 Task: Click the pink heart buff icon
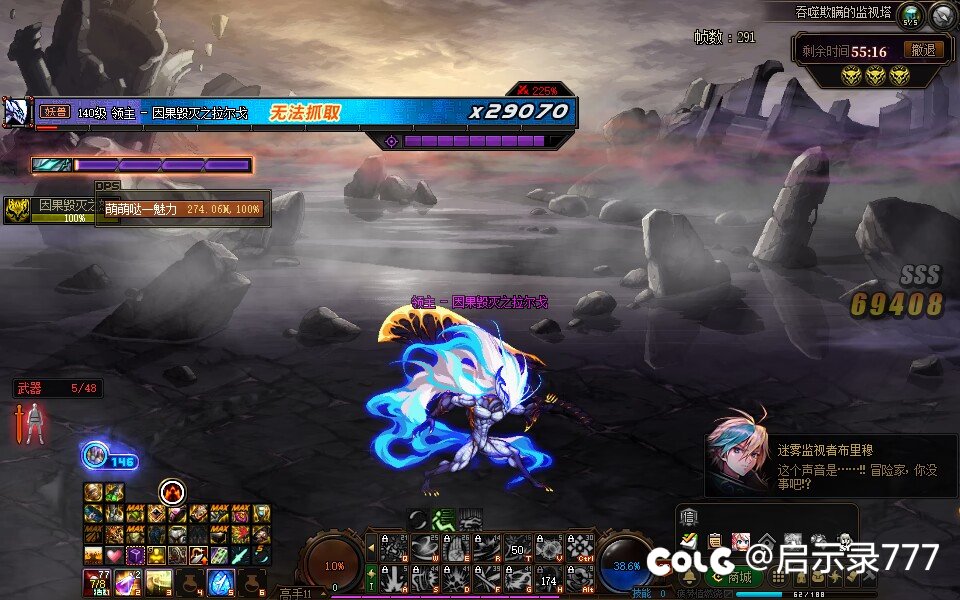pyautogui.click(x=114, y=555)
